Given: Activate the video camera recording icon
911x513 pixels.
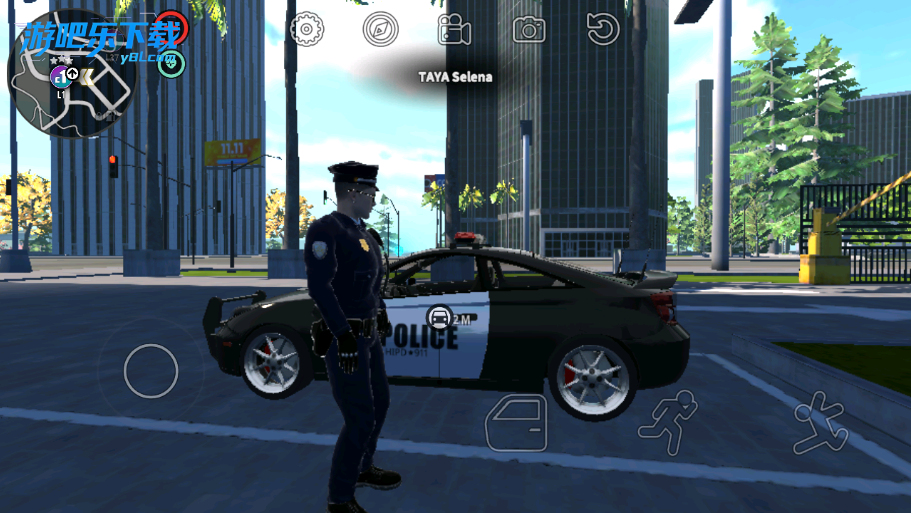Looking at the screenshot, I should [x=454, y=30].
